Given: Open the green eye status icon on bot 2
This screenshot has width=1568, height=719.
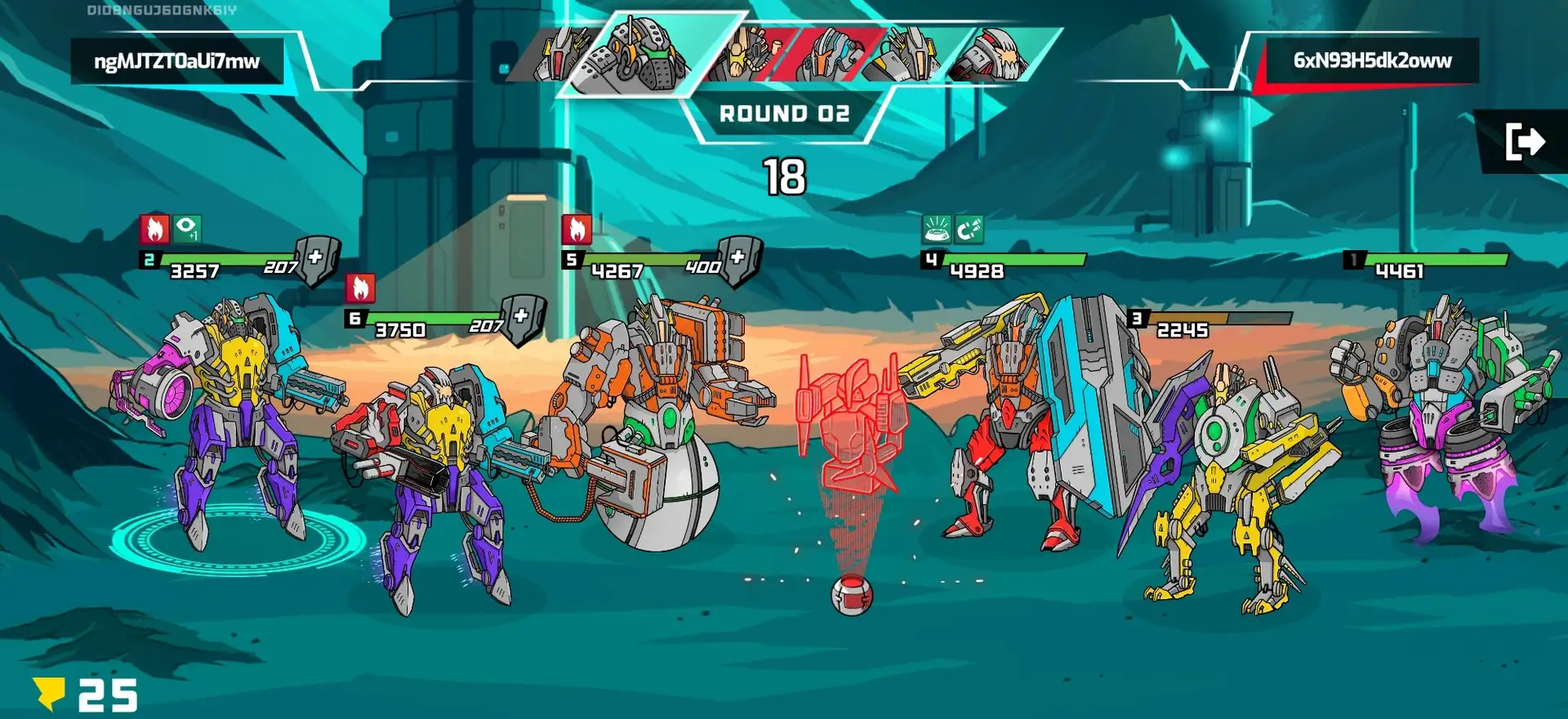Looking at the screenshot, I should point(187,229).
